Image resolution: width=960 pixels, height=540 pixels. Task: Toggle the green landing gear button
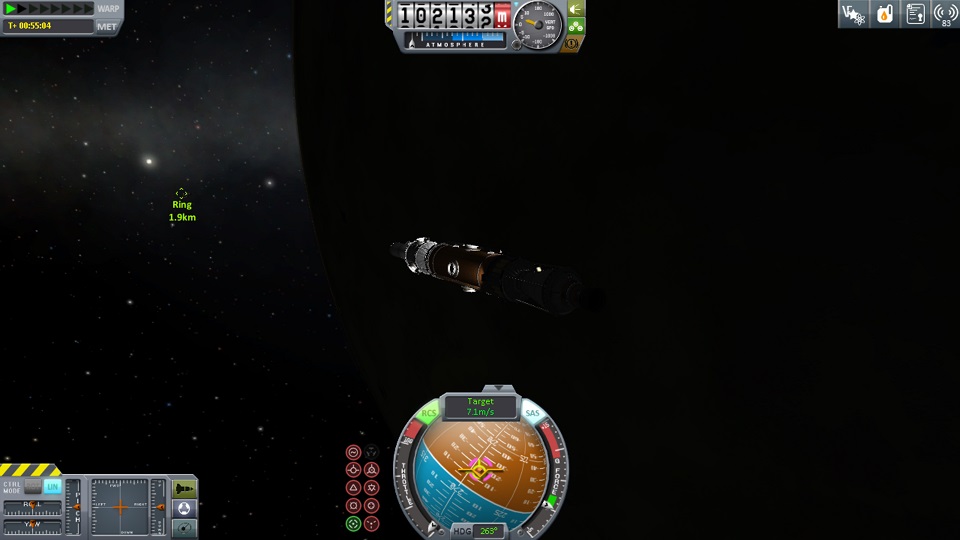(576, 27)
